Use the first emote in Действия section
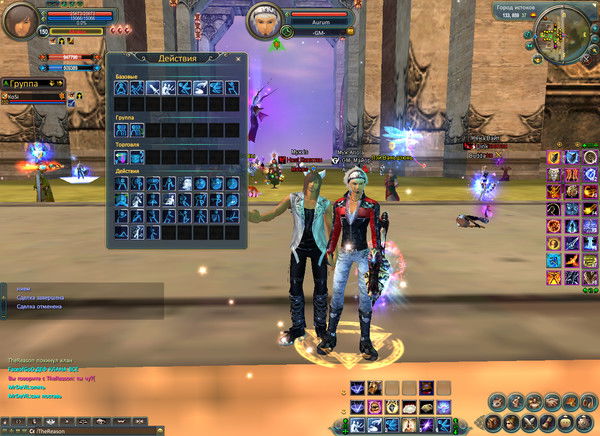Screen dimensions: 600x436 [121, 184]
